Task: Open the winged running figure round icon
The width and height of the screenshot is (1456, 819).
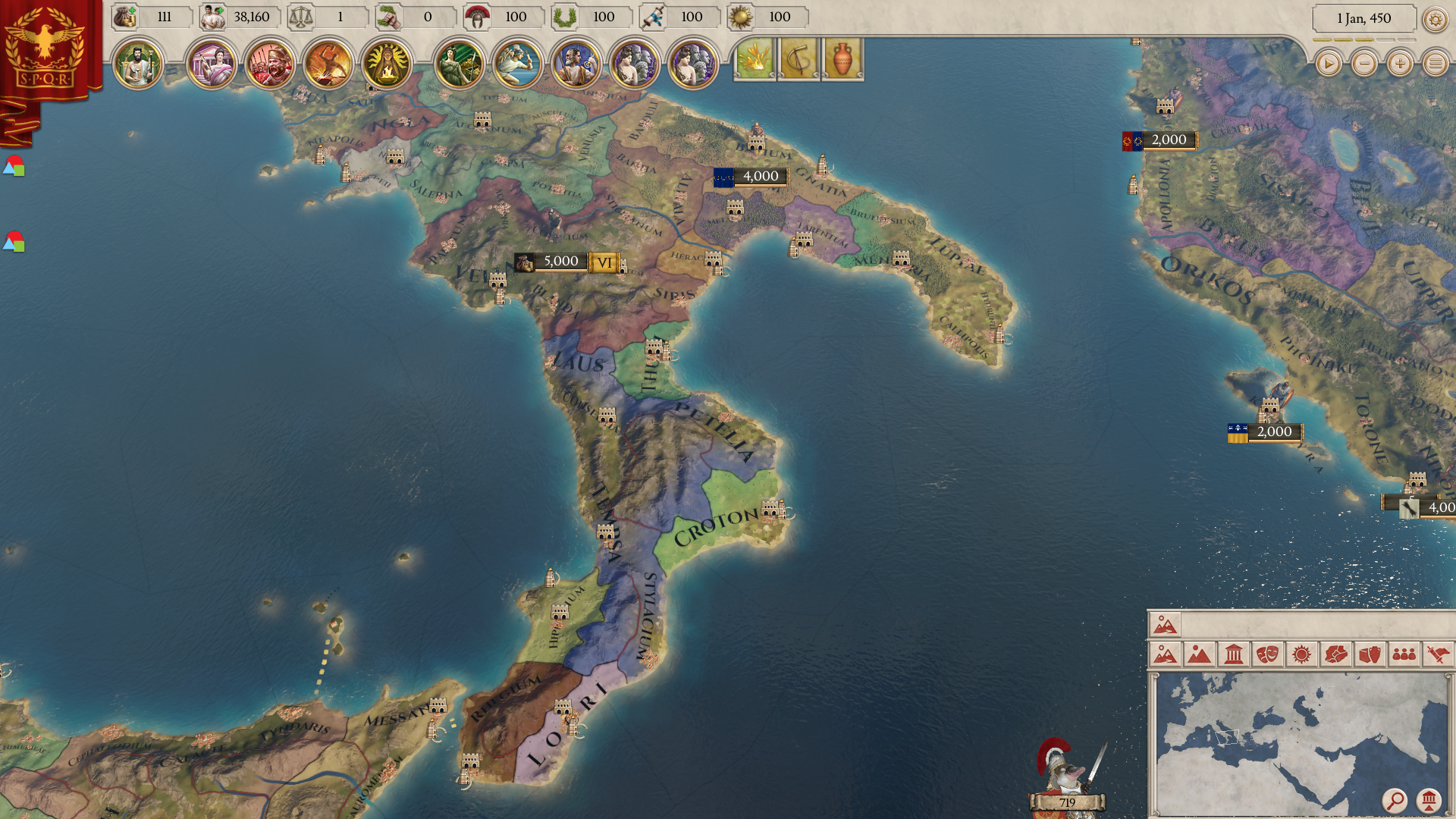Action: point(518,64)
